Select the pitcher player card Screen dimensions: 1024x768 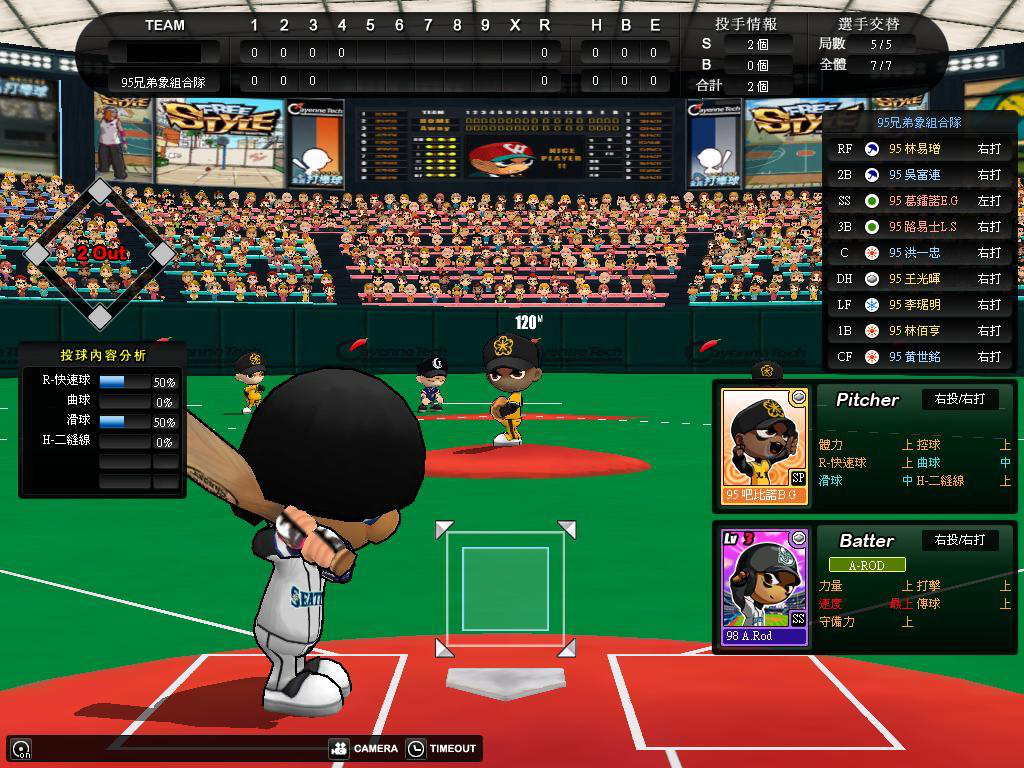coord(765,447)
